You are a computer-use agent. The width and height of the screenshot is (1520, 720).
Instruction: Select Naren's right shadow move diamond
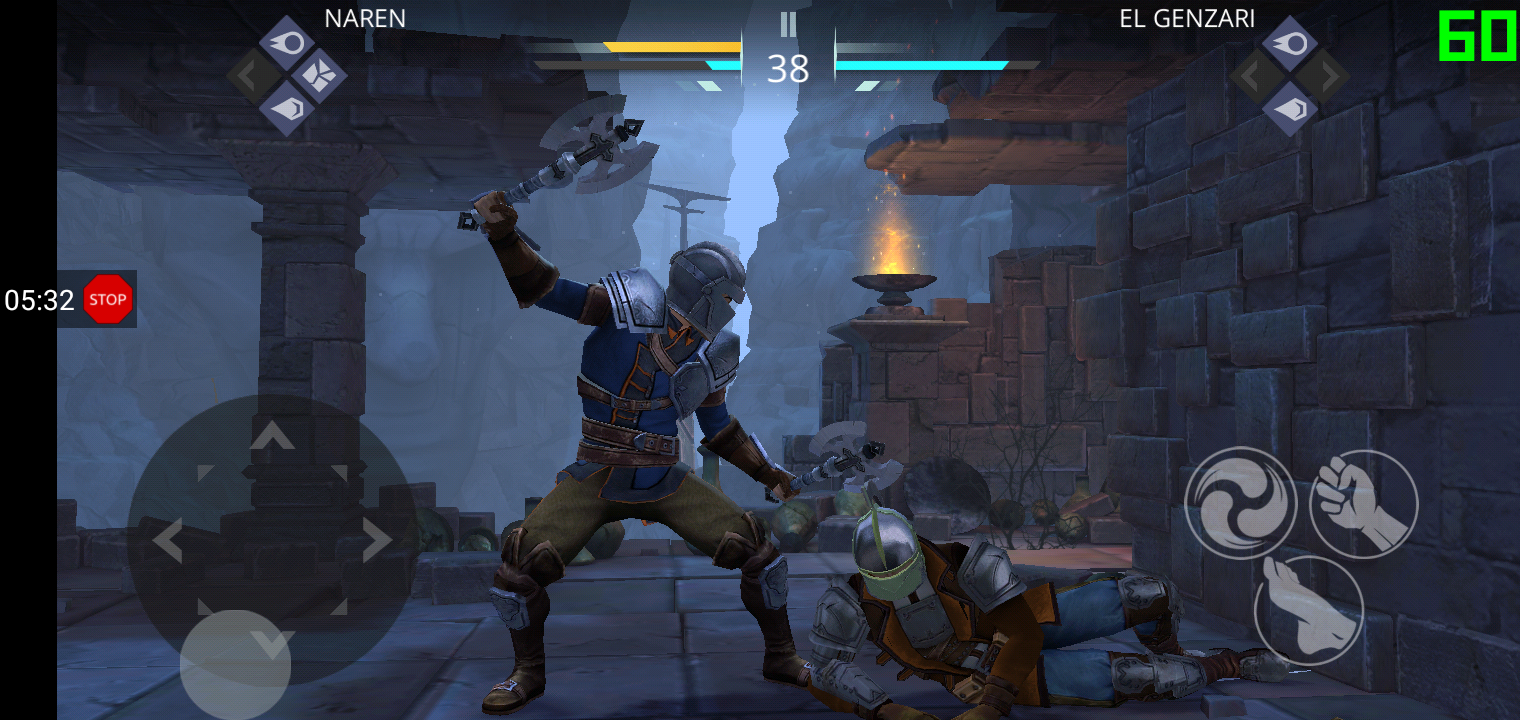coord(320,76)
